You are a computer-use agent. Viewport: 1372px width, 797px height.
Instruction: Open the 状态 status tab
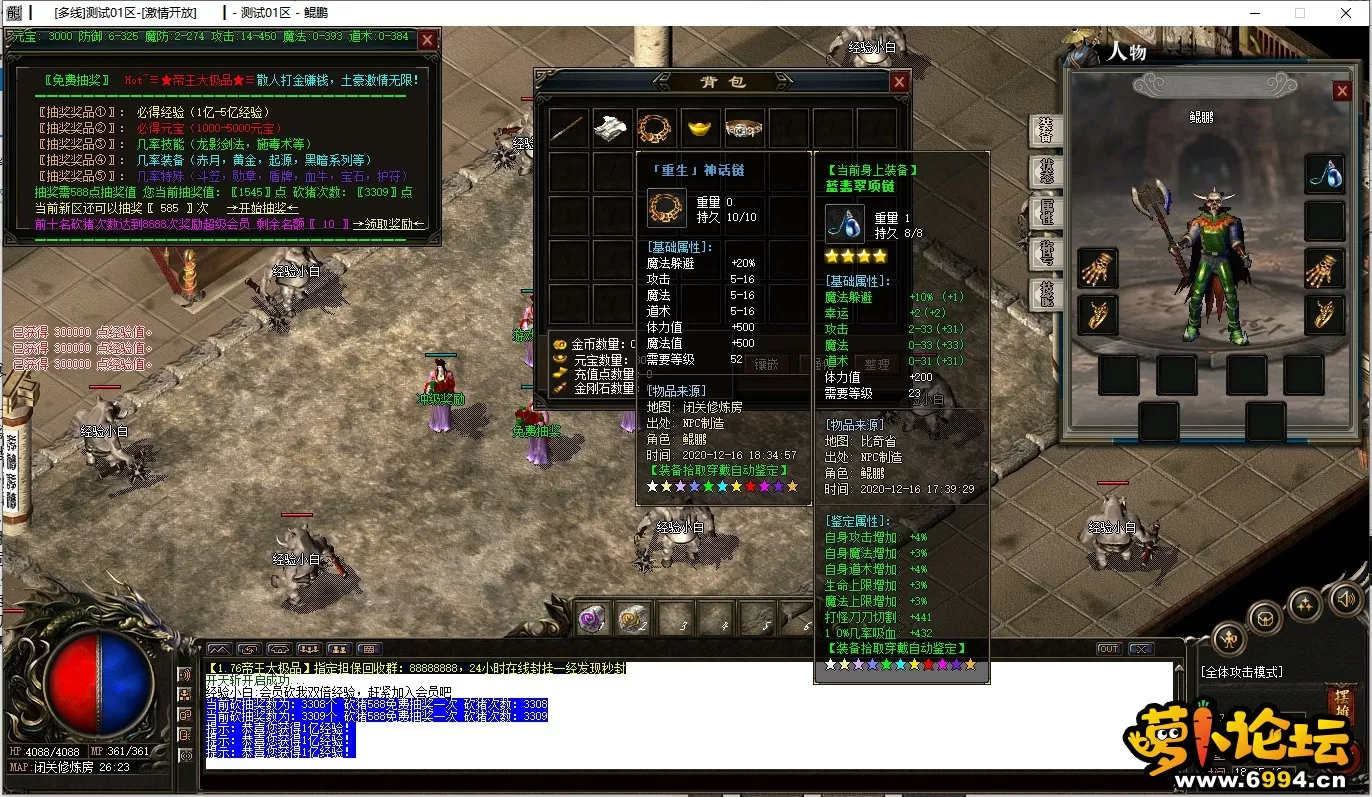point(1046,172)
